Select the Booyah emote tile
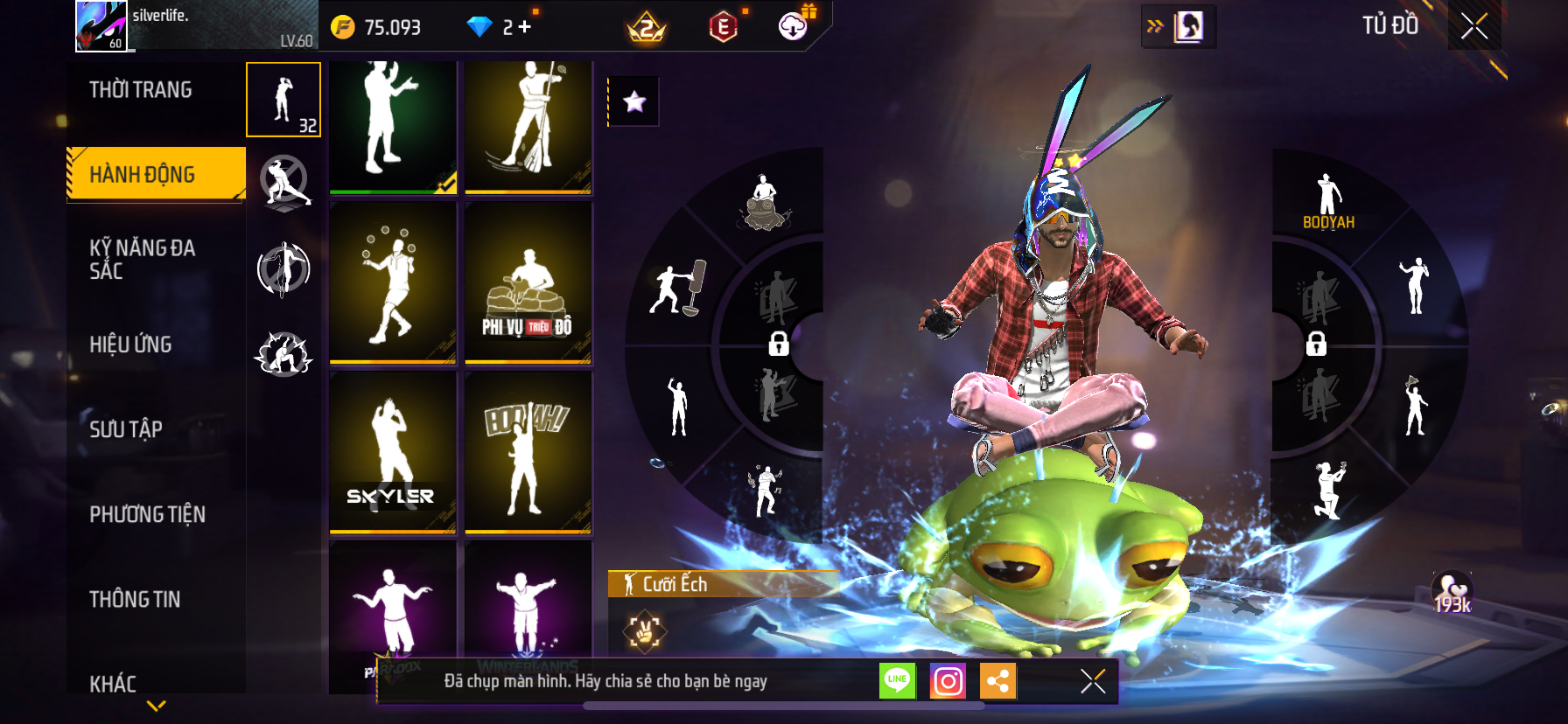Image resolution: width=1568 pixels, height=724 pixels. tap(528, 452)
